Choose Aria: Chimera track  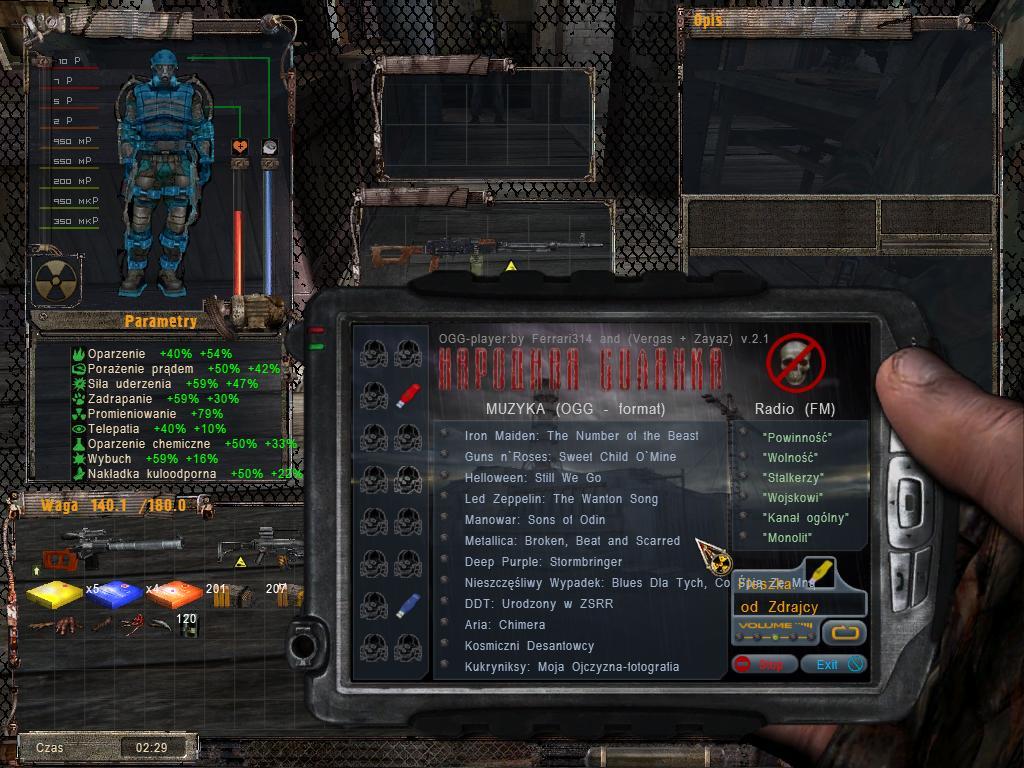point(505,625)
